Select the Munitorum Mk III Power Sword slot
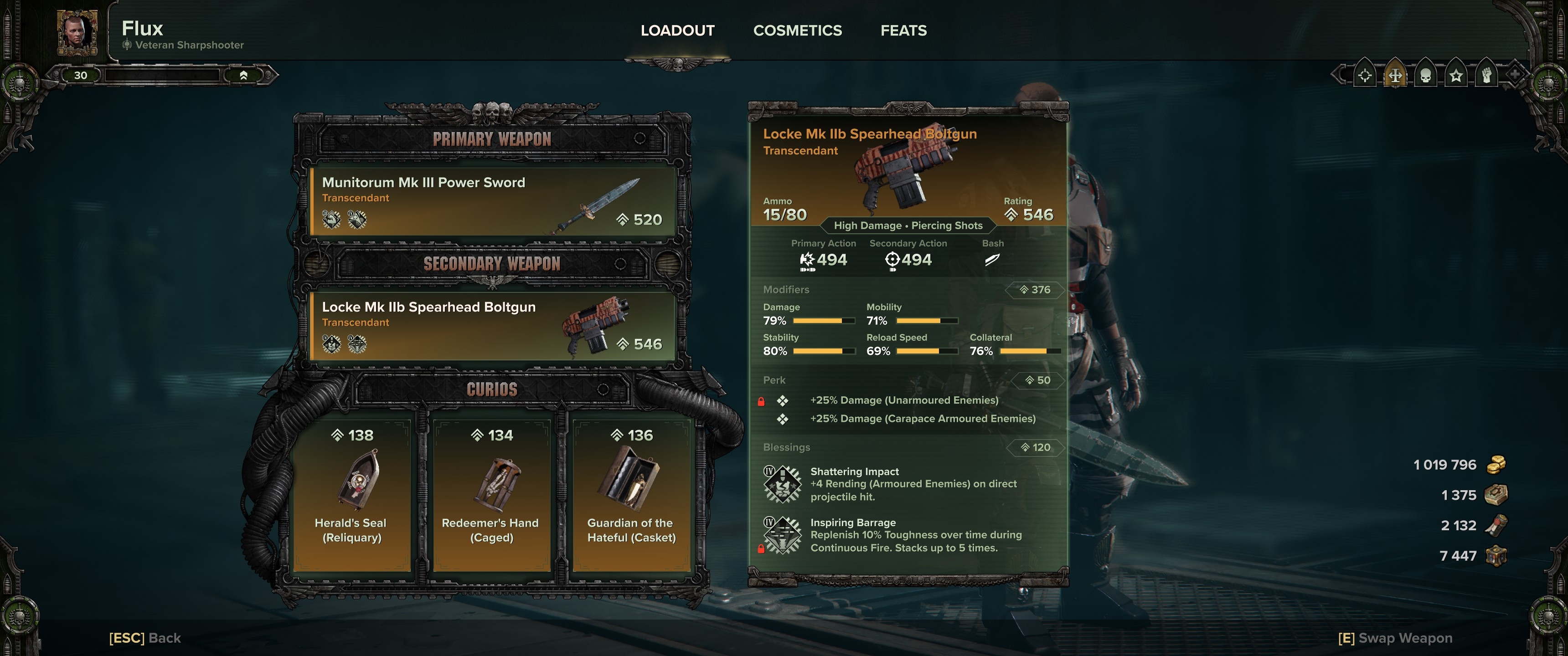This screenshot has width=1568, height=656. [492, 202]
